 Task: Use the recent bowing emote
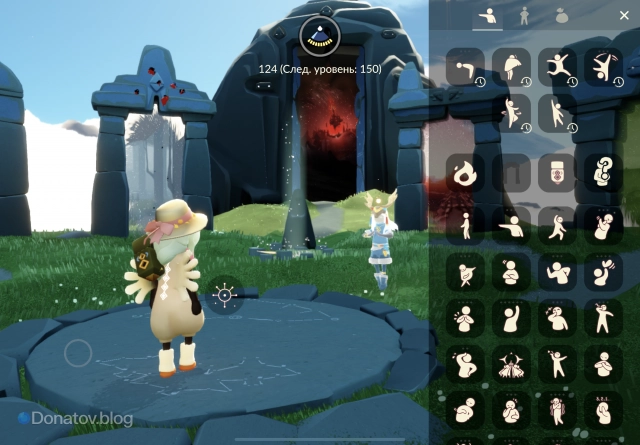point(465,67)
